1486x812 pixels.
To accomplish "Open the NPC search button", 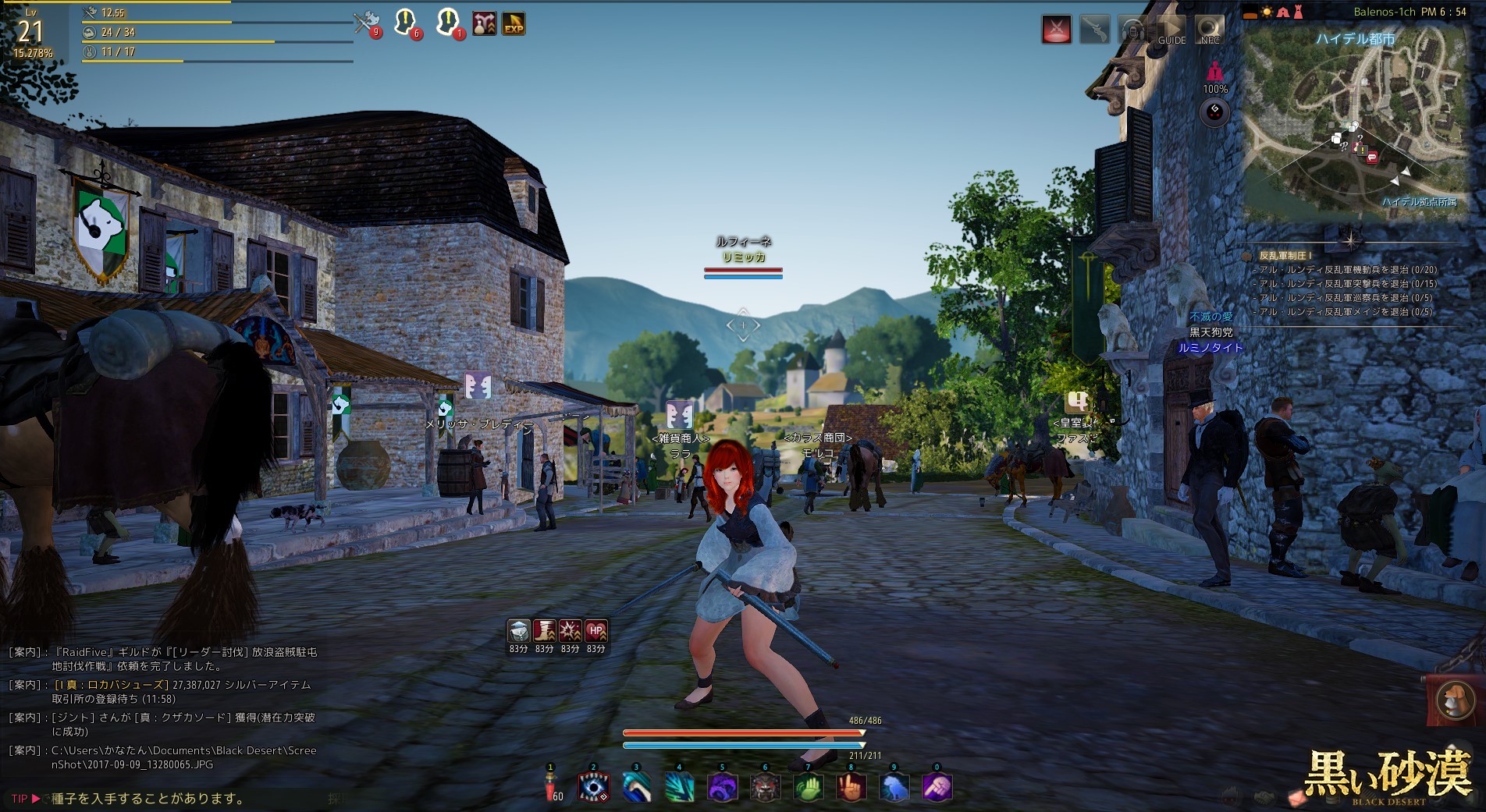I will click(1210, 30).
